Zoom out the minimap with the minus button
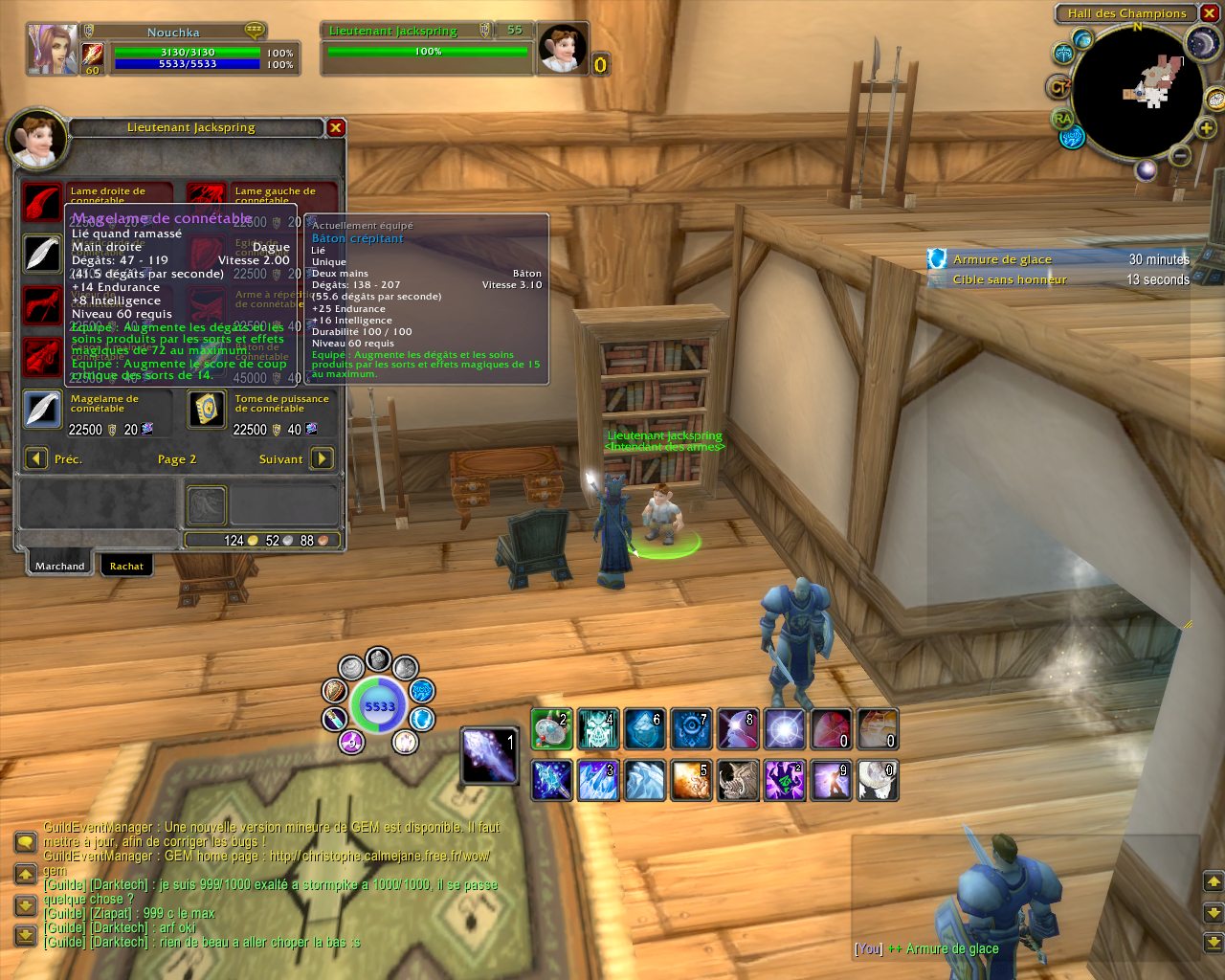 [1180, 156]
